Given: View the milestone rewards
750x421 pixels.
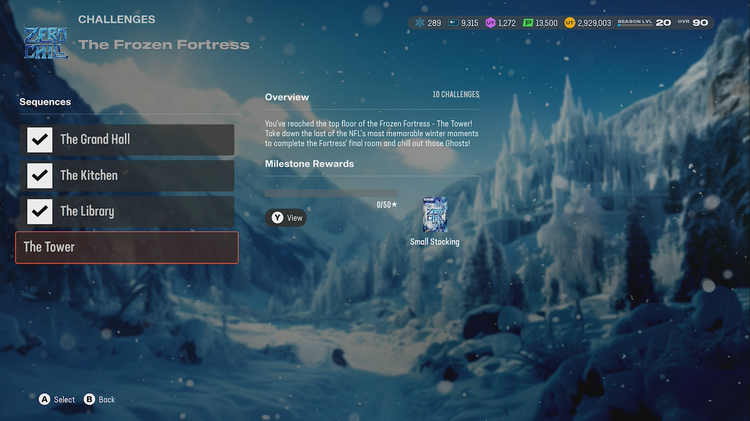Looking at the screenshot, I should click(286, 217).
